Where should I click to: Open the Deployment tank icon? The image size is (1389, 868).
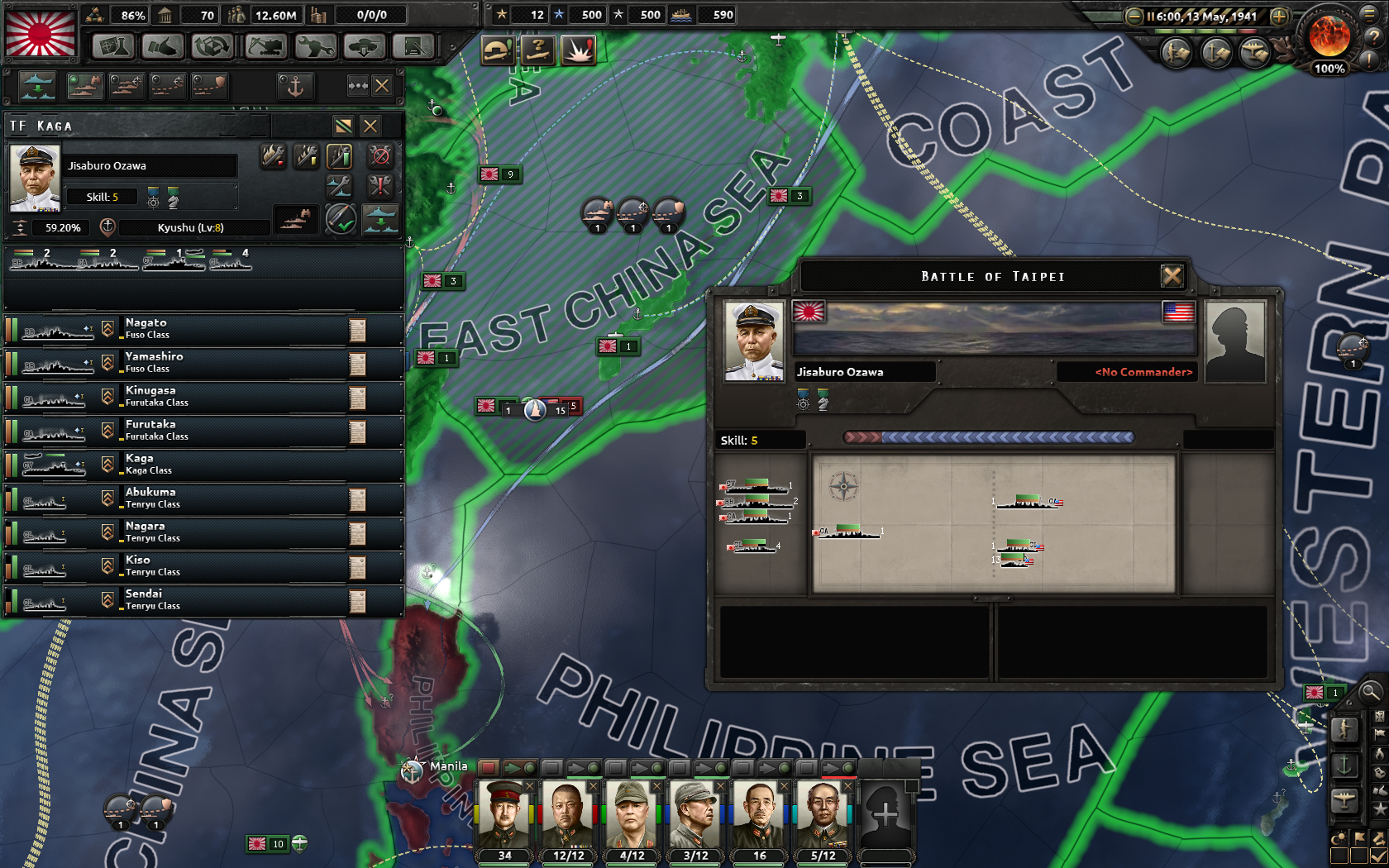365,45
